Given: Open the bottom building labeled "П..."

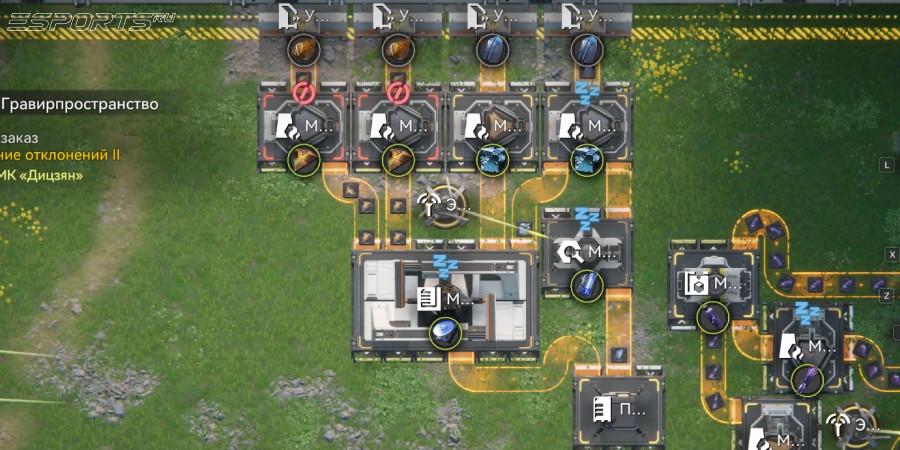Looking at the screenshot, I should tap(619, 408).
